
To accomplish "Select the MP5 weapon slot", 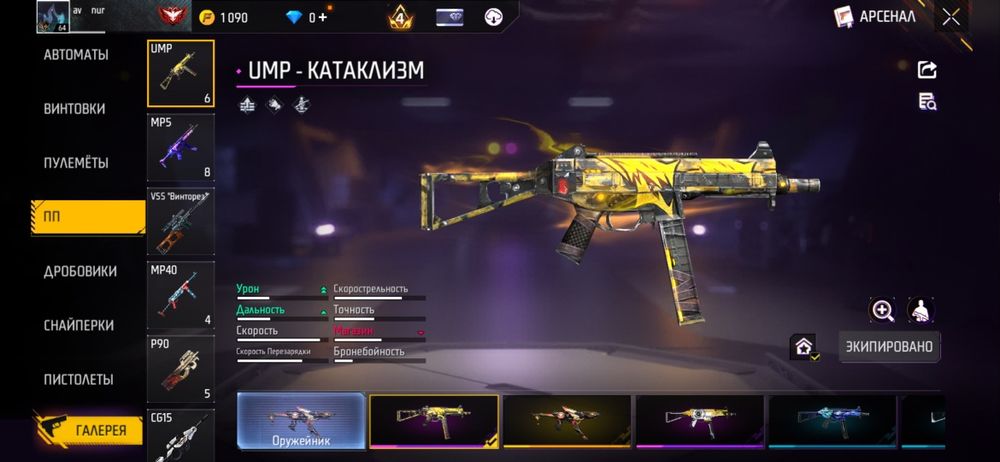I will tap(180, 147).
